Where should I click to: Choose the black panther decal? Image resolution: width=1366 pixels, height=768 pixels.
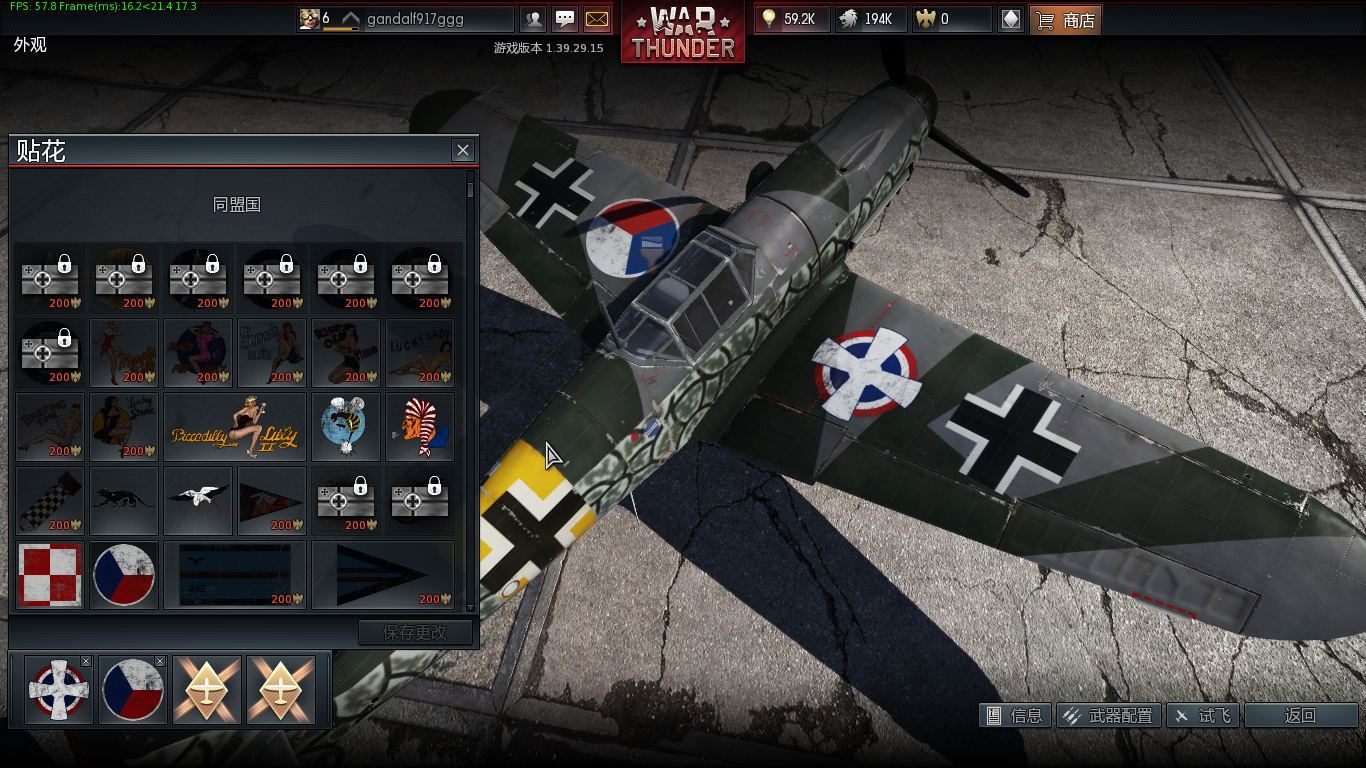tap(124, 500)
